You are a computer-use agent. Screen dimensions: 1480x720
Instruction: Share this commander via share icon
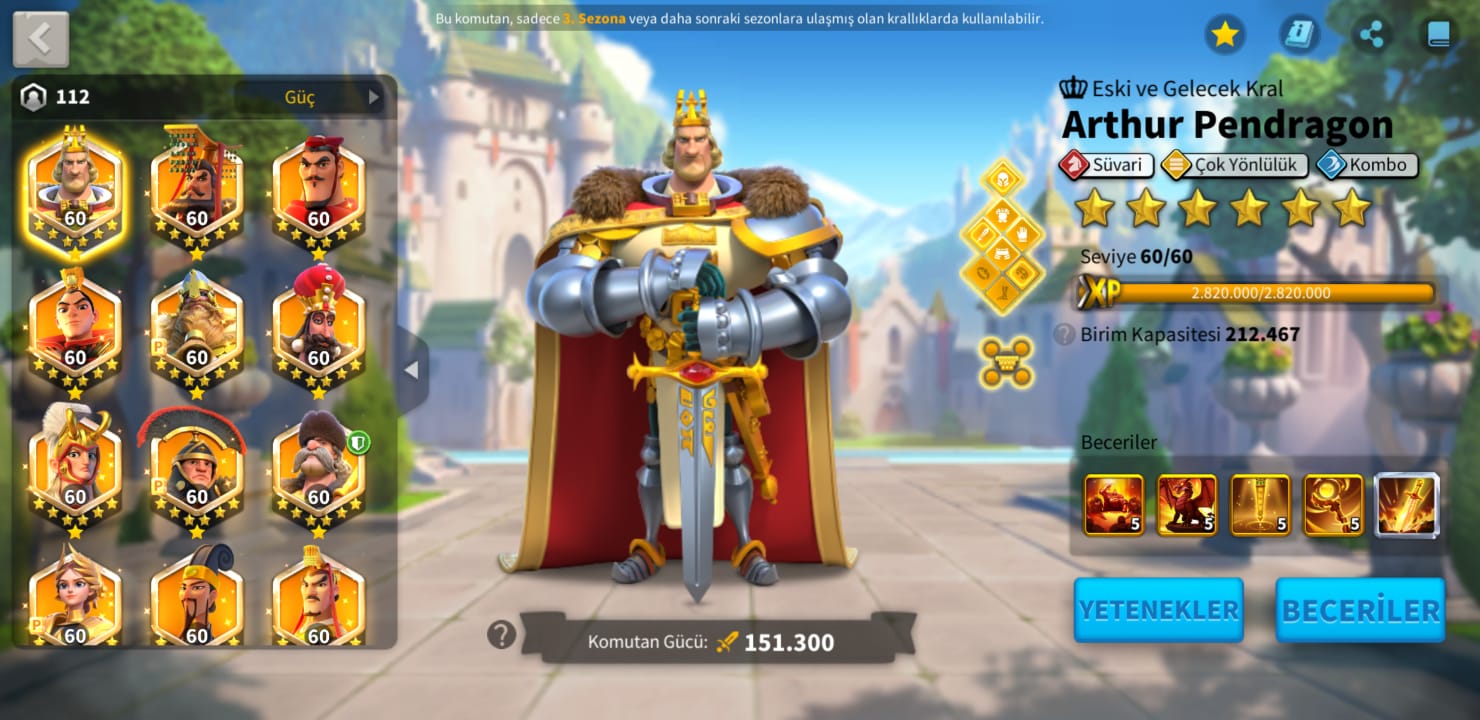pos(1372,35)
